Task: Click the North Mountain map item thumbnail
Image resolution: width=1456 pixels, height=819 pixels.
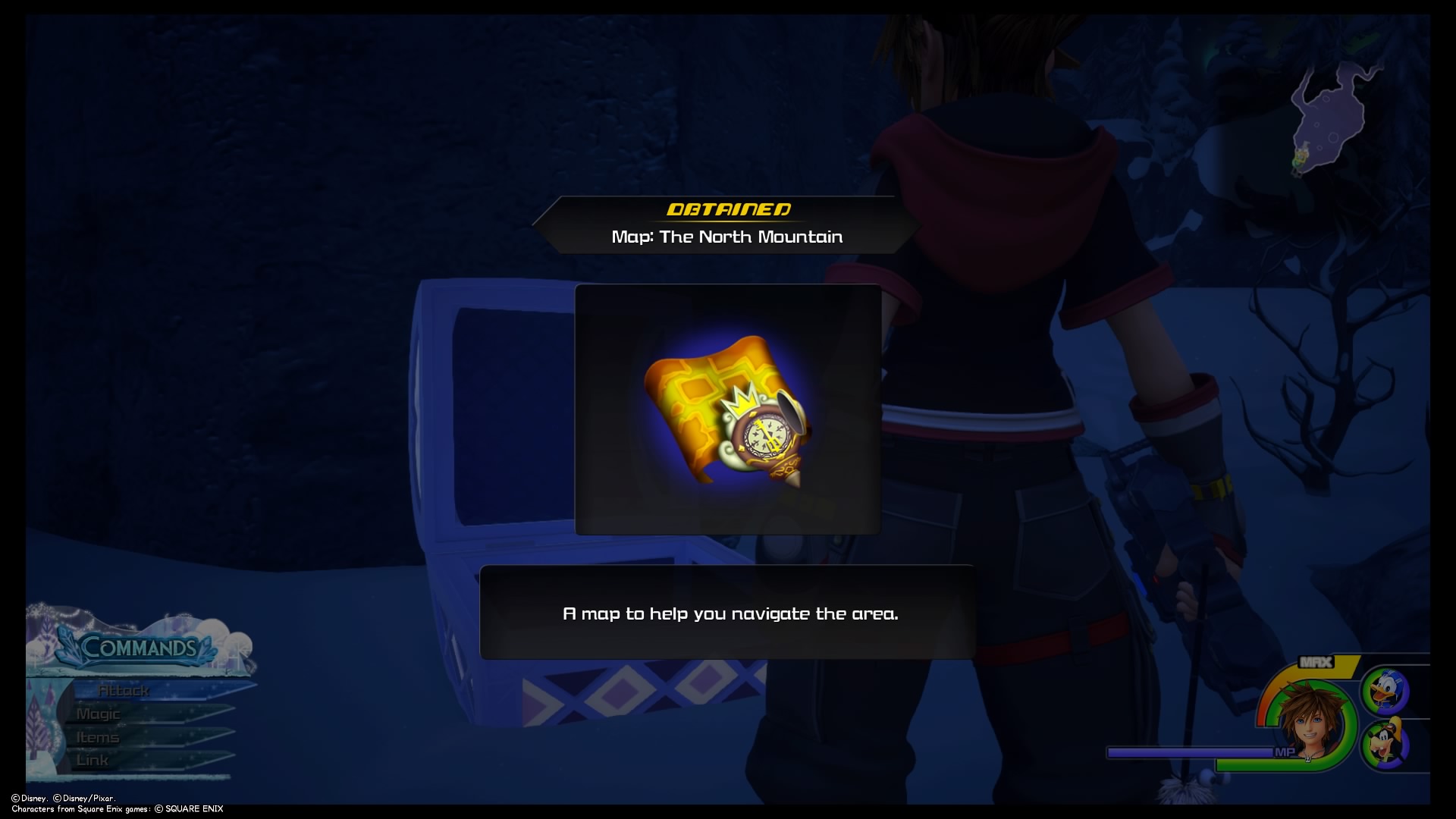Action: (726, 412)
